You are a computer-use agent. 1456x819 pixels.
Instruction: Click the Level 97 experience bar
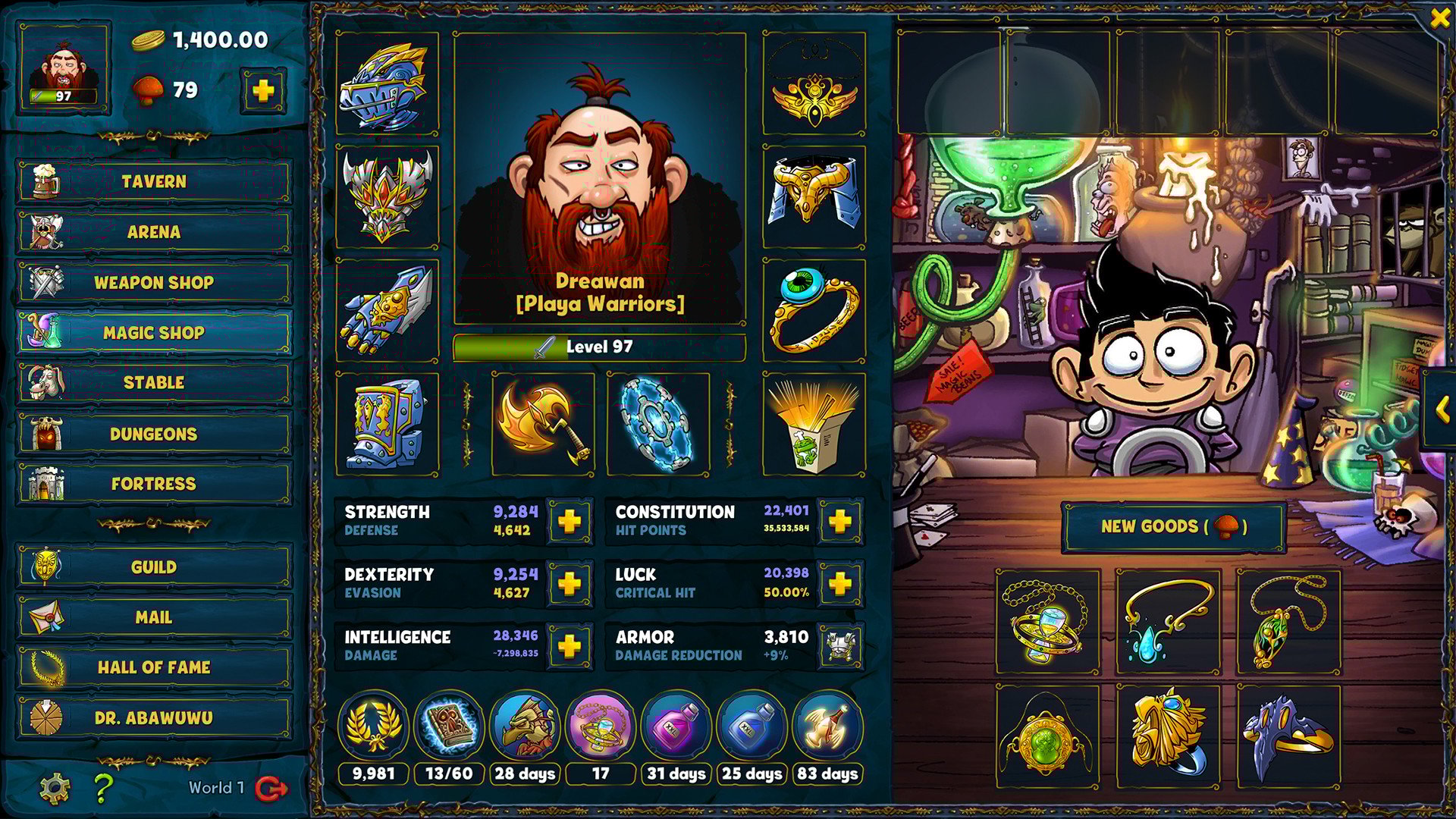point(599,347)
